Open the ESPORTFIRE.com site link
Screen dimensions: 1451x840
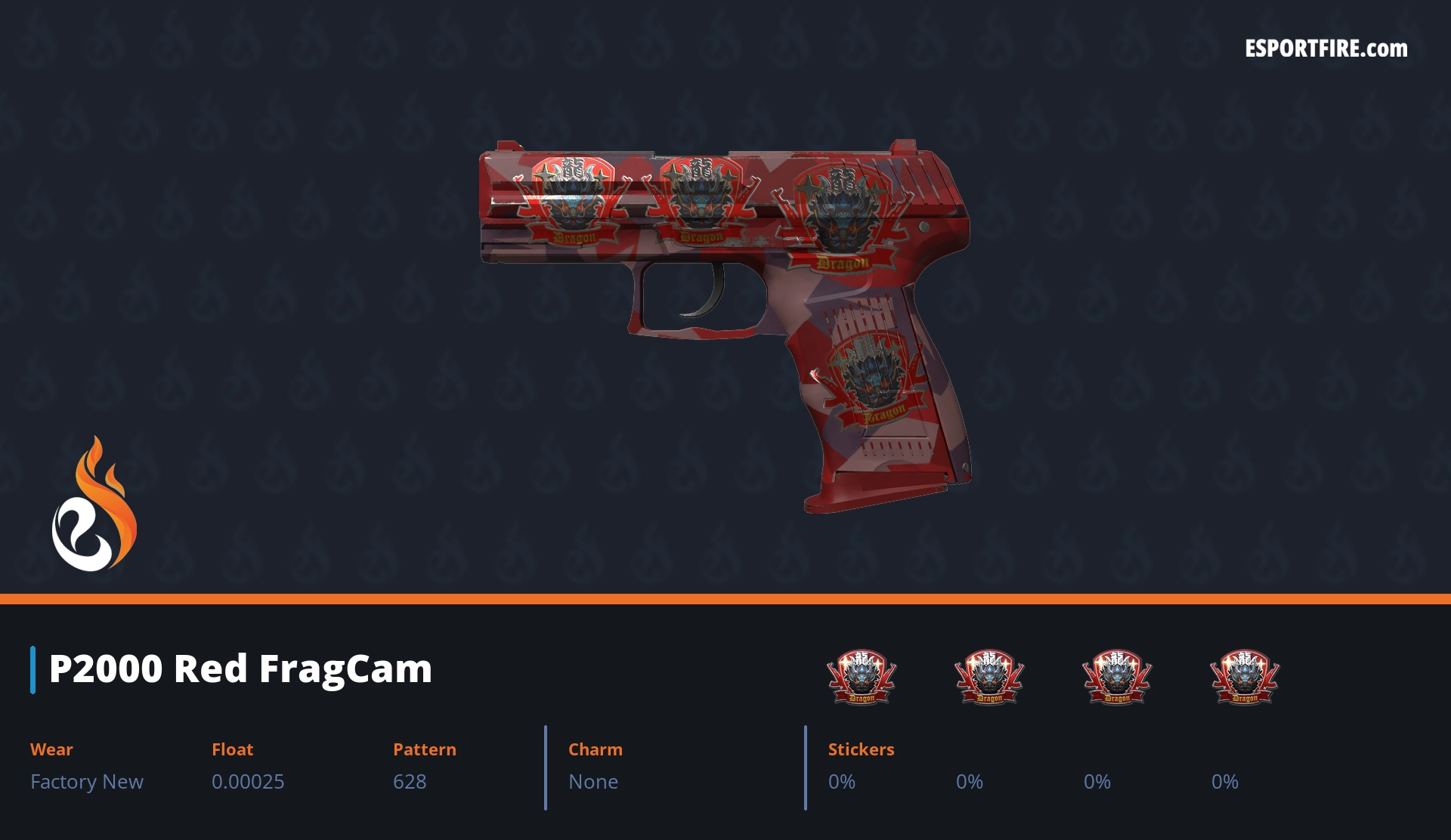click(1326, 49)
